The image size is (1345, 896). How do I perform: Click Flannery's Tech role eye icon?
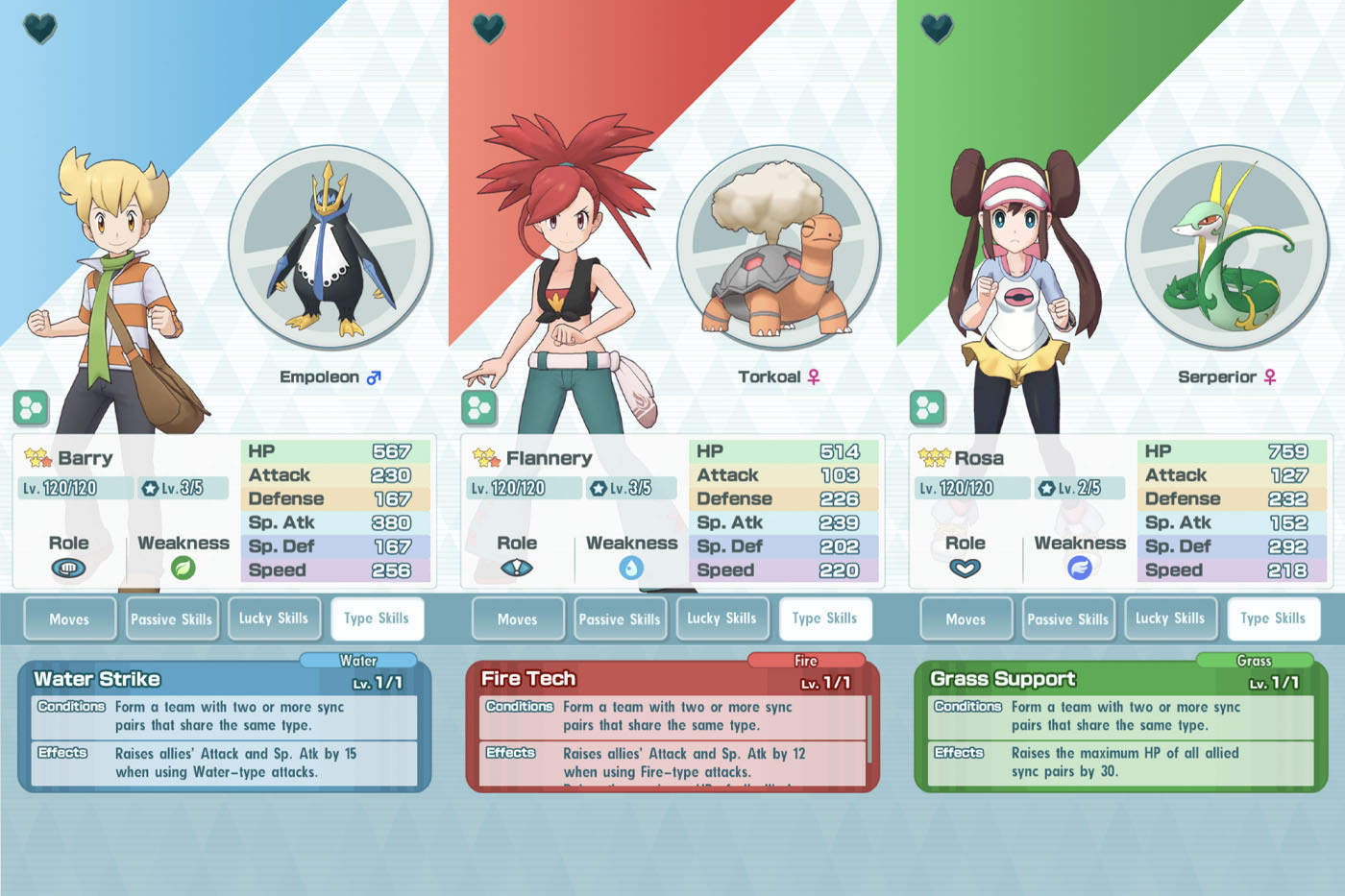(518, 569)
